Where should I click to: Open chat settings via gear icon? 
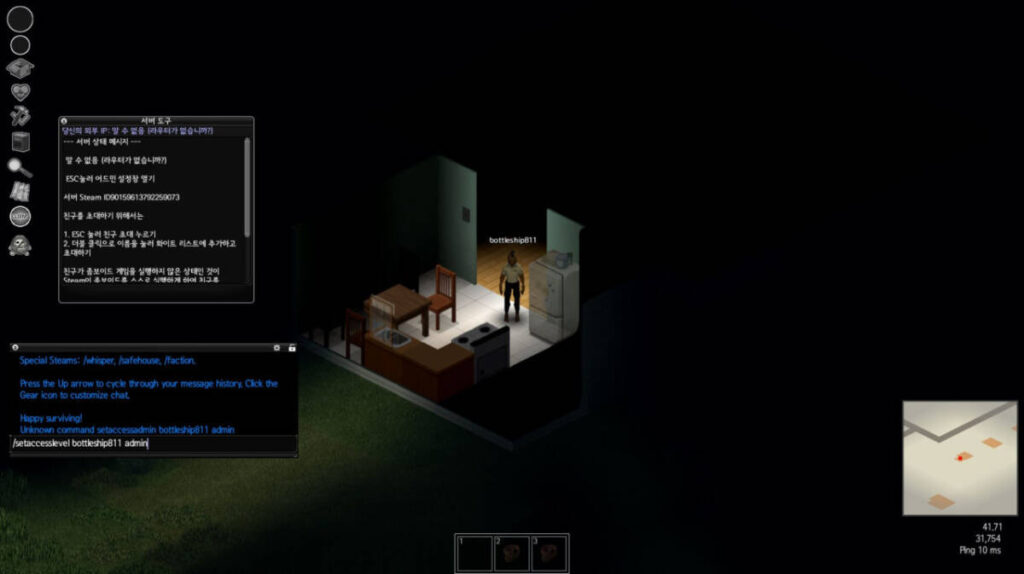coord(276,347)
